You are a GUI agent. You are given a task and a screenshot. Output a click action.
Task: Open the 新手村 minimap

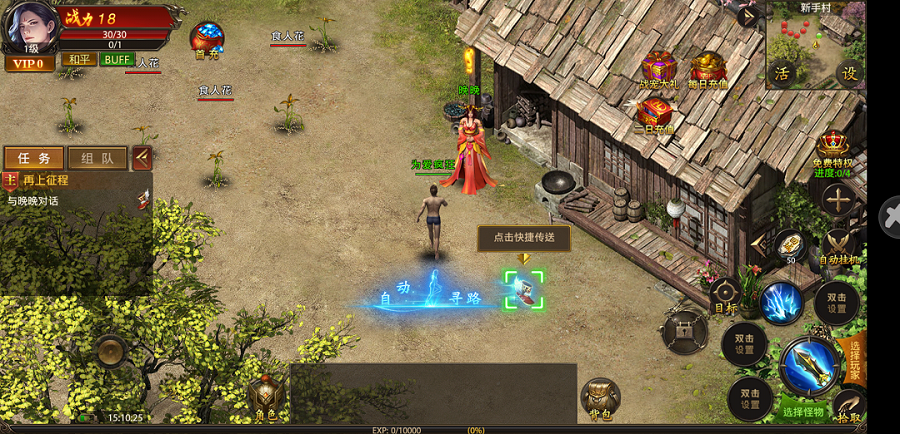click(x=814, y=43)
